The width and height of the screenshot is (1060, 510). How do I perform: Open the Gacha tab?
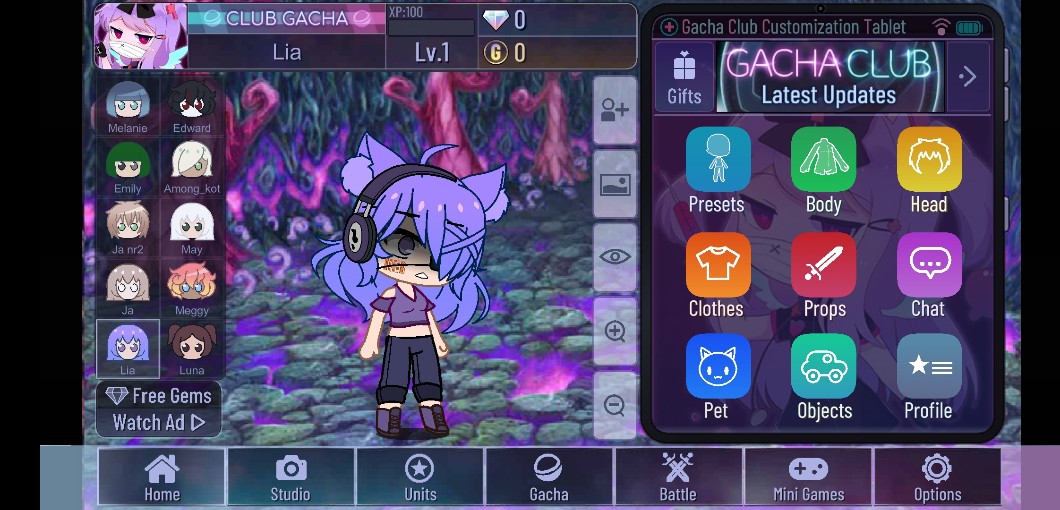tap(548, 477)
